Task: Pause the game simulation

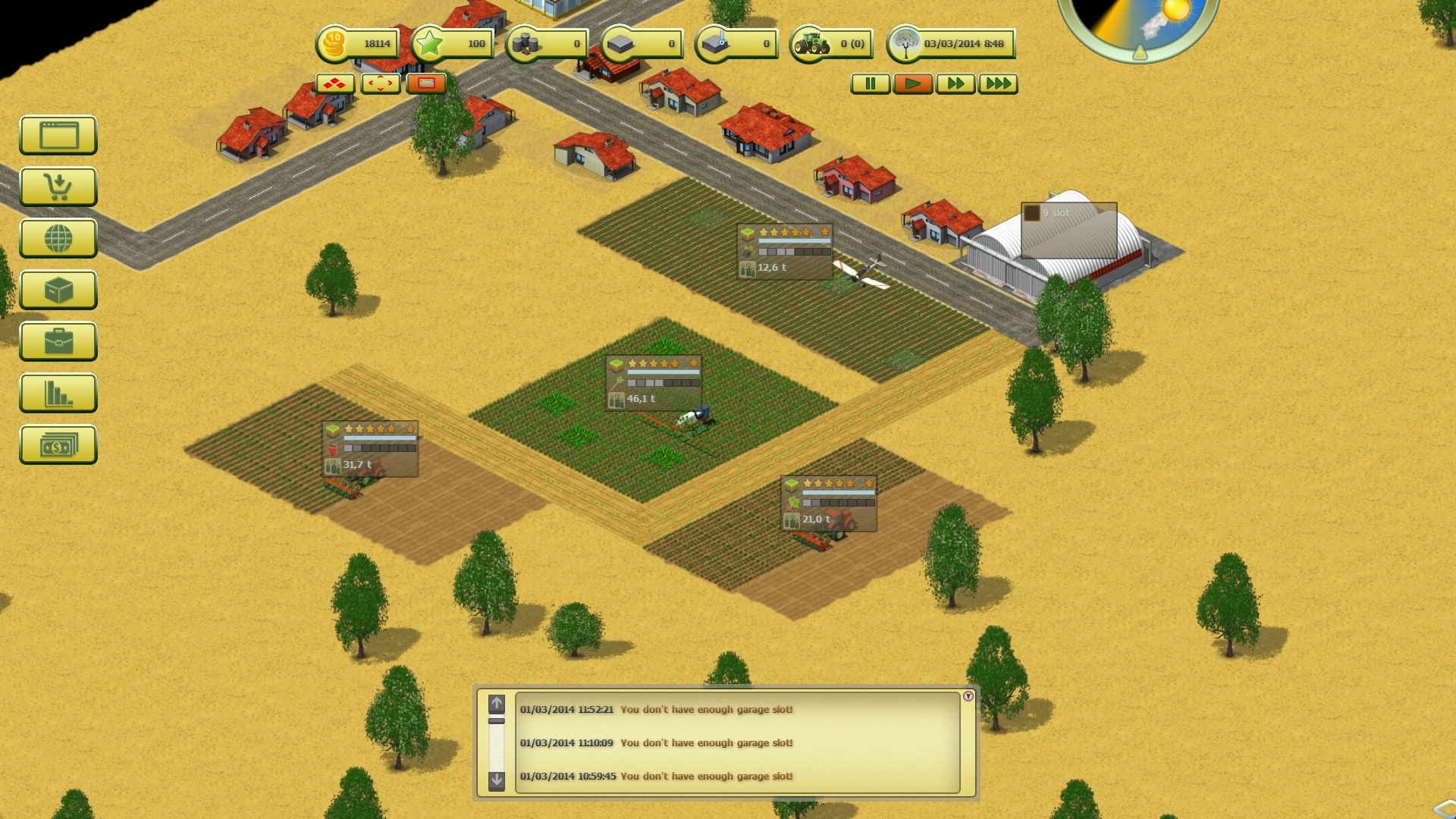Action: tap(871, 84)
